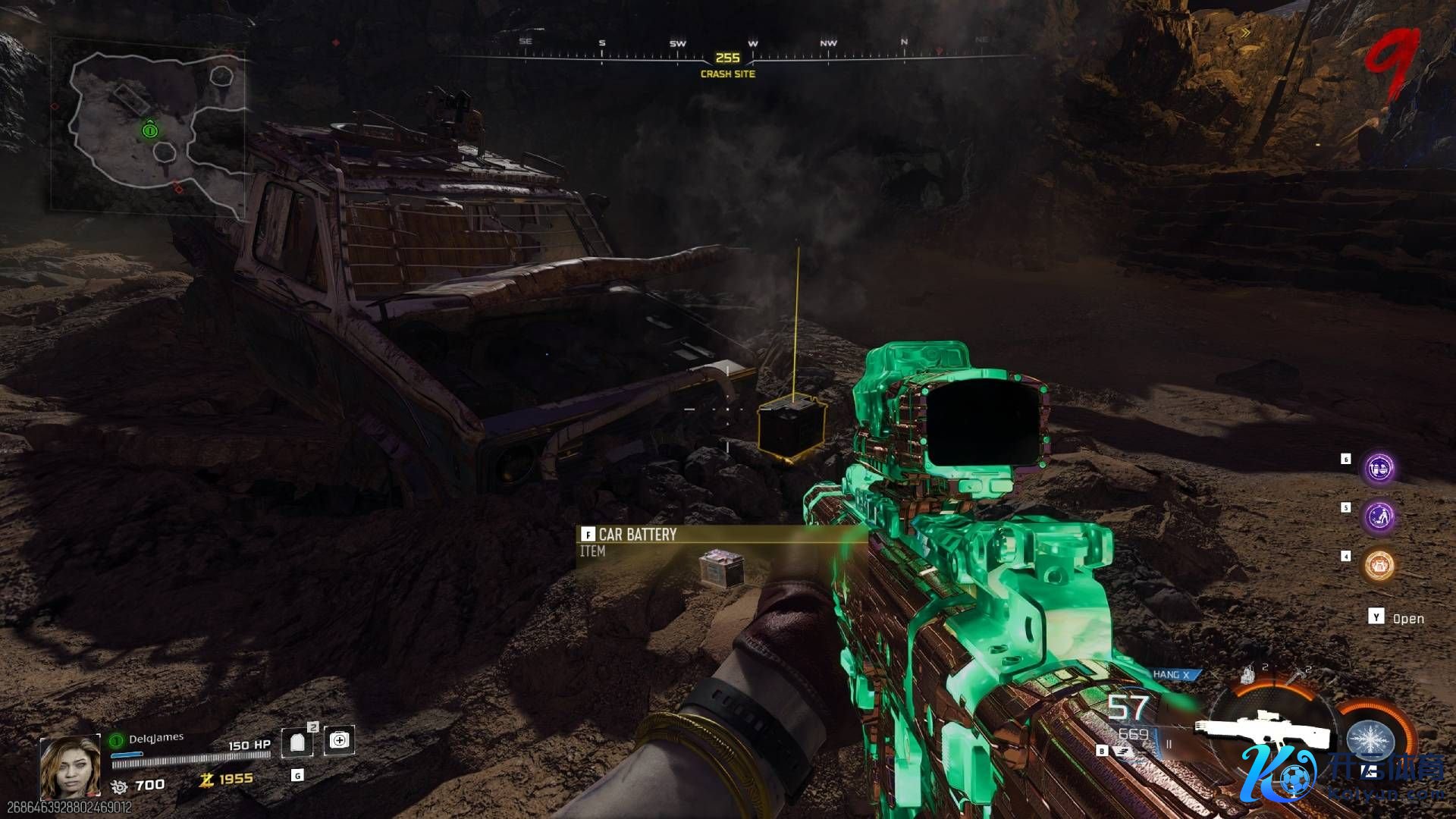Screen dimensions: 1456x819
Task: Select the white rifle weapon icon
Action: tap(1263, 729)
